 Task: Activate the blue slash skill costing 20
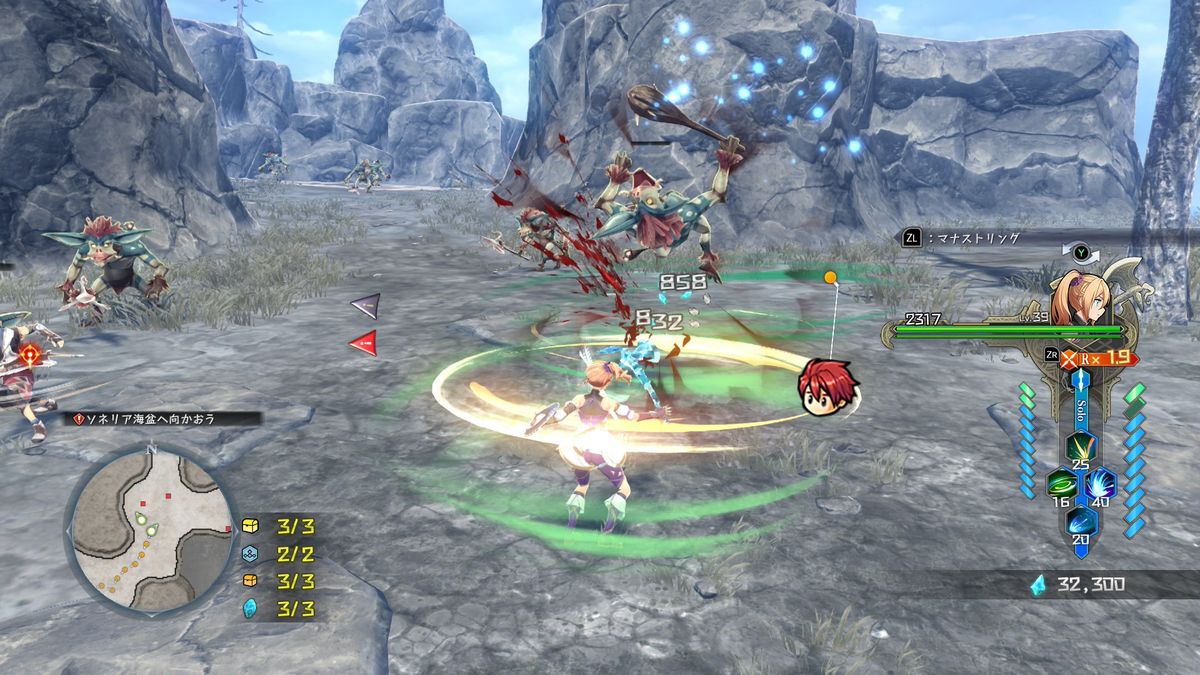tap(1080, 520)
